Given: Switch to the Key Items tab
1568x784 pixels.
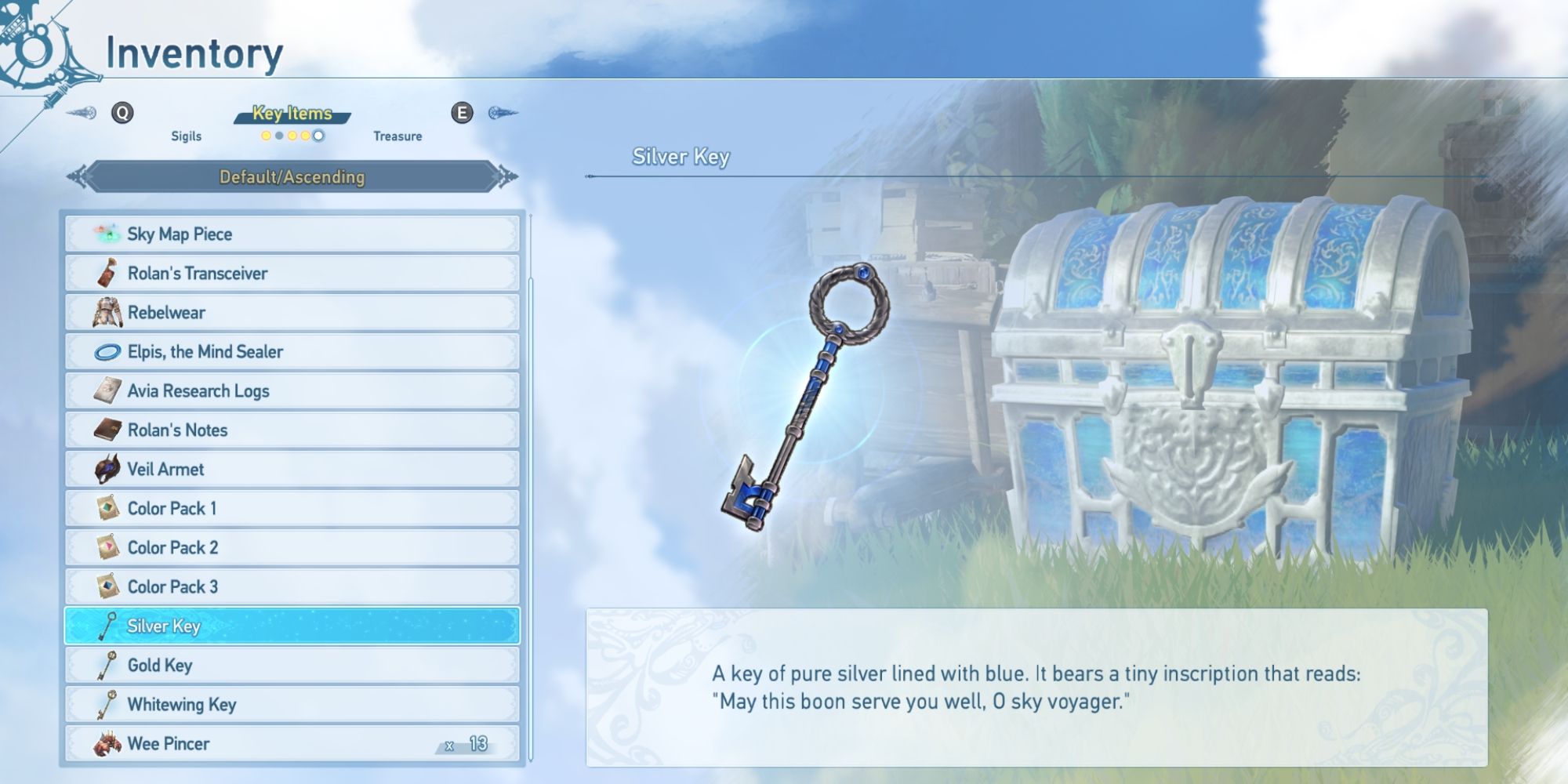Looking at the screenshot, I should pos(293,114).
